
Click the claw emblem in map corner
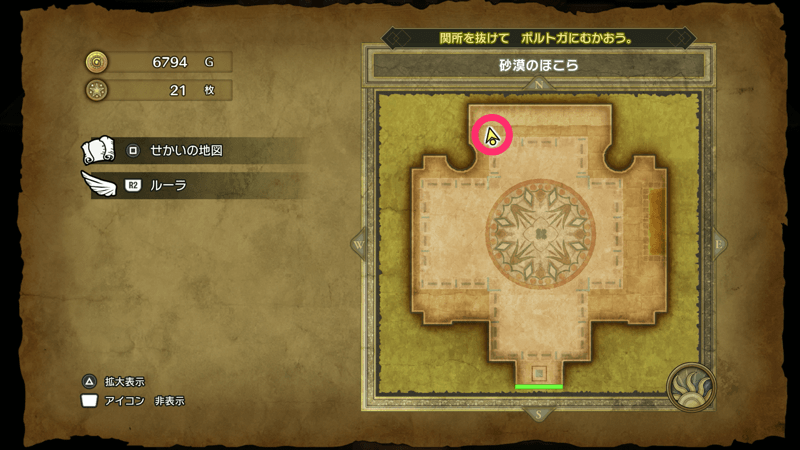(691, 386)
